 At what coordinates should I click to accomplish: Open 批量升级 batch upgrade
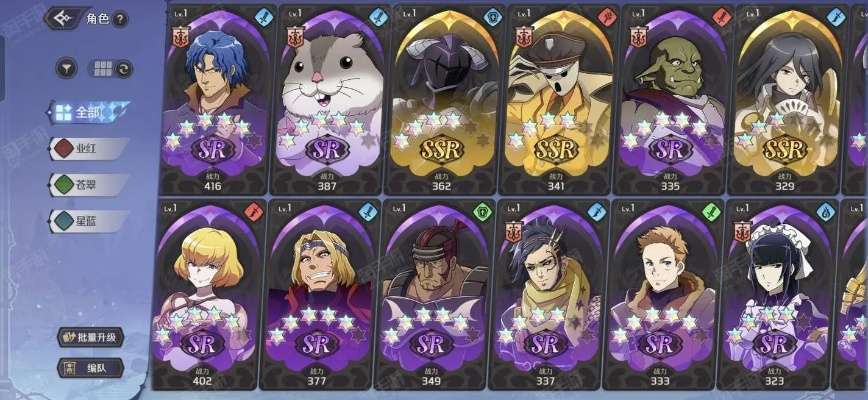90,337
